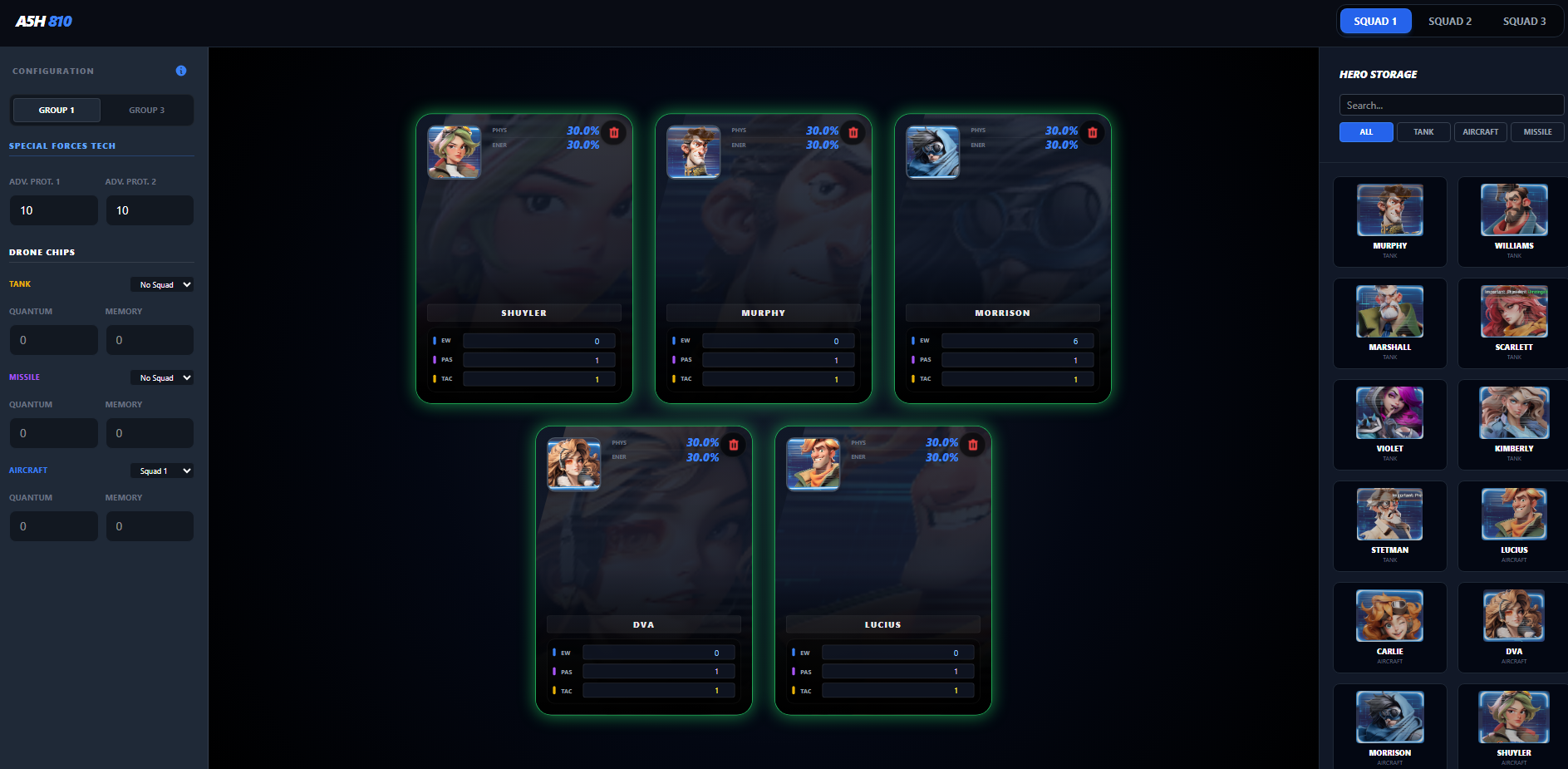
Task: Click the trash icon on Morrison's card
Action: click(x=1093, y=132)
